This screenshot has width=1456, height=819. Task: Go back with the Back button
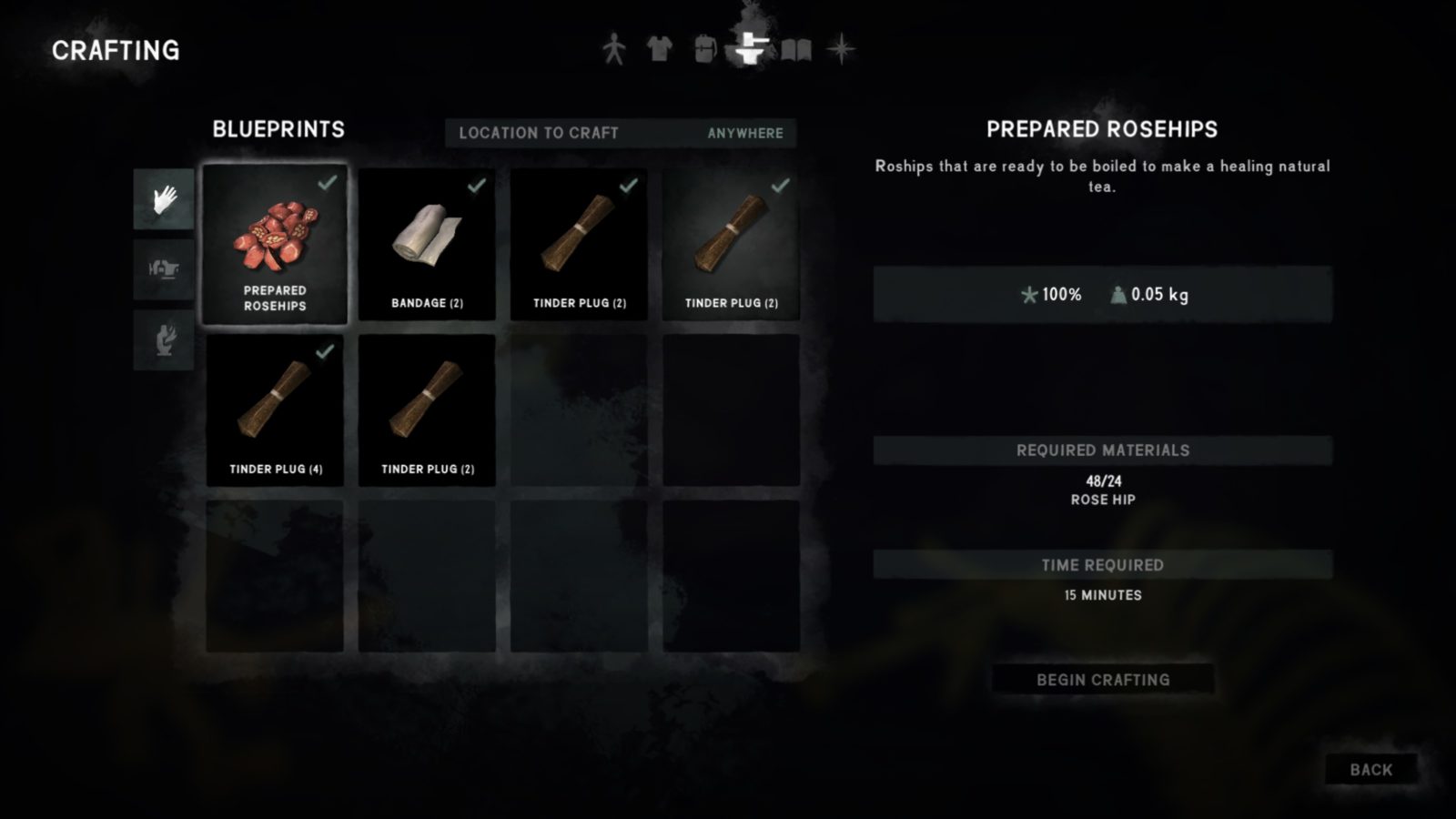pyautogui.click(x=1370, y=770)
